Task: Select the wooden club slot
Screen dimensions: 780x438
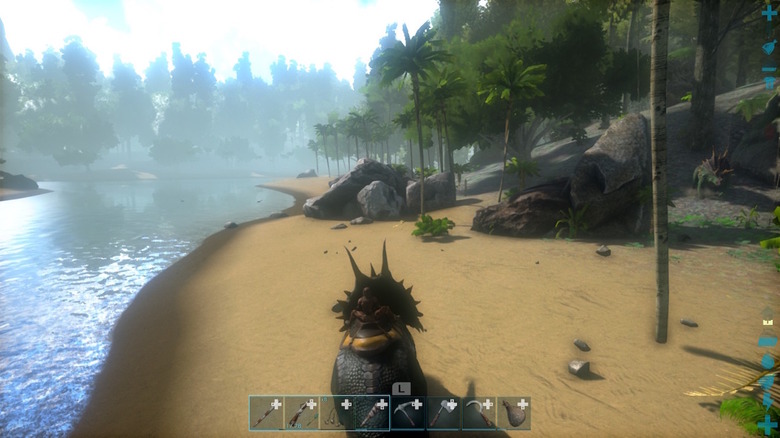Action: (372, 413)
